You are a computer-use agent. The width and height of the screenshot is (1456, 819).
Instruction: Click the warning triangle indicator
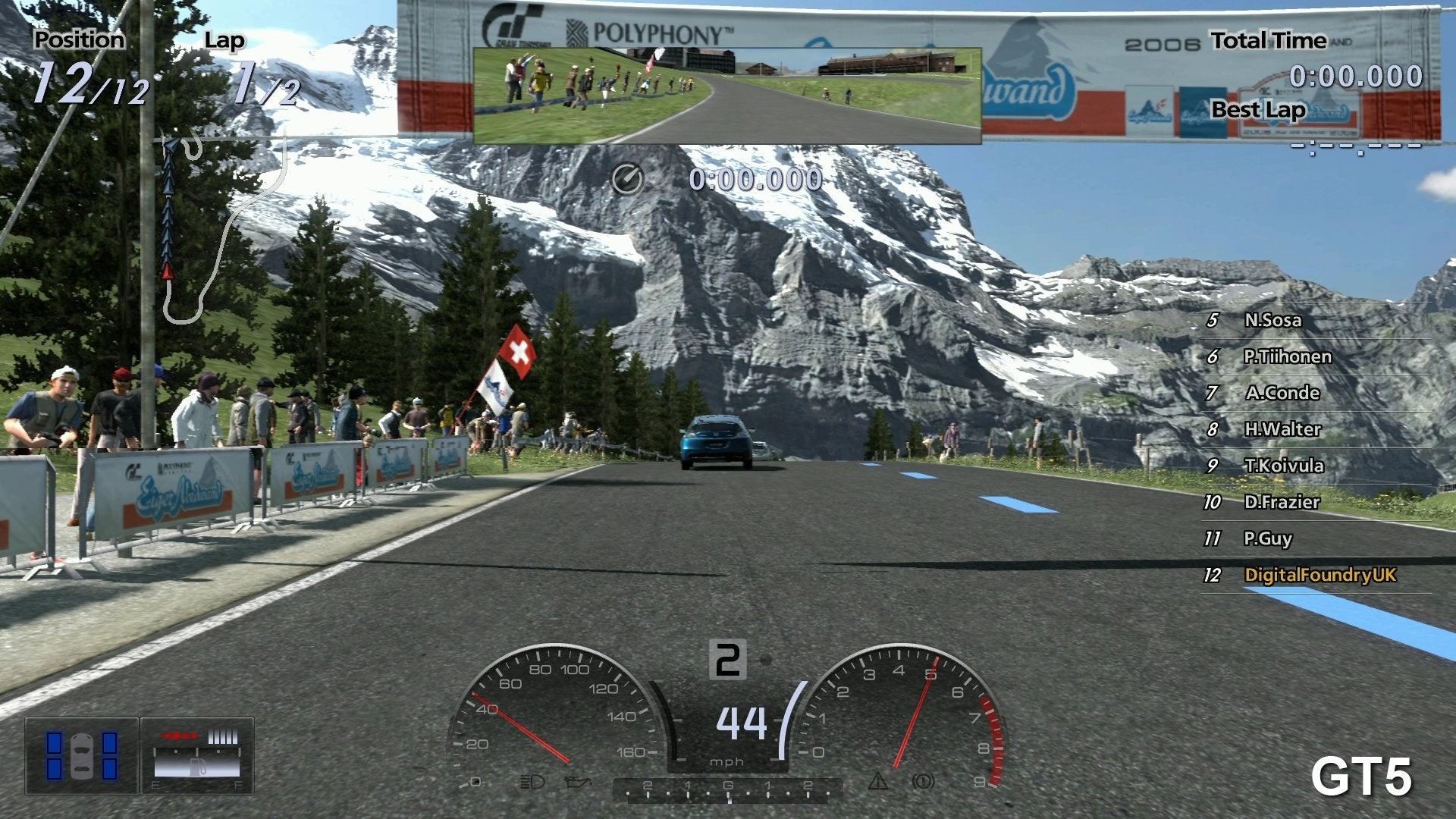click(877, 780)
